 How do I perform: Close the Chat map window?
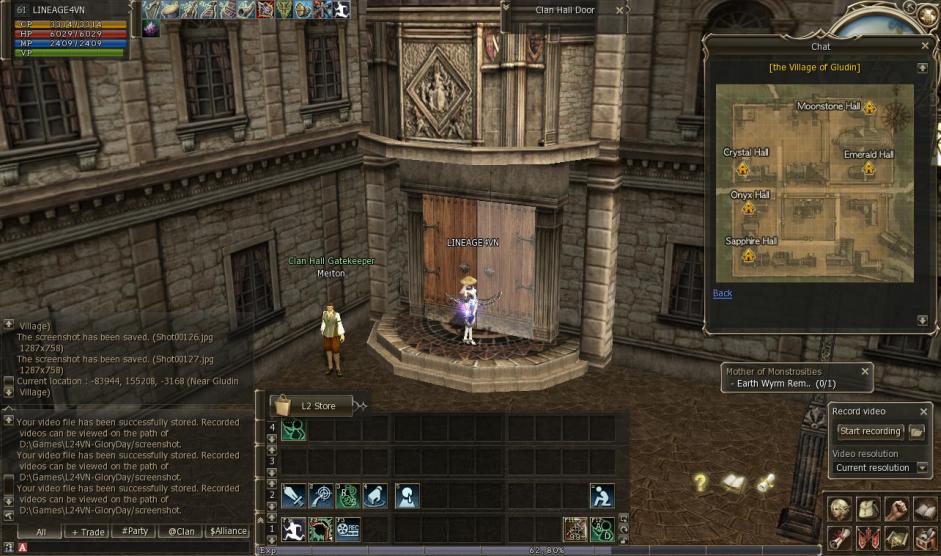924,46
